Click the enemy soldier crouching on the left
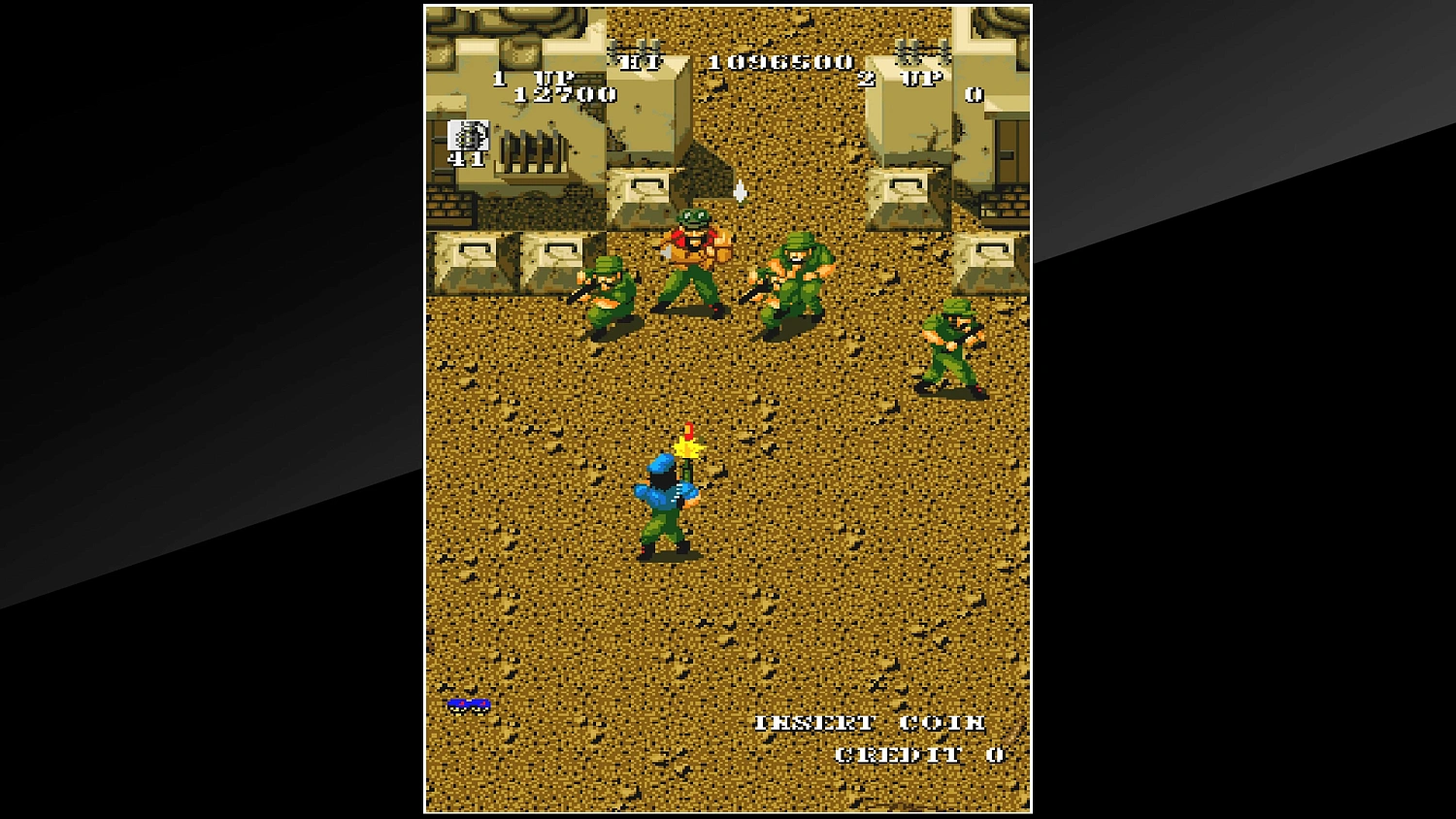 [609, 291]
